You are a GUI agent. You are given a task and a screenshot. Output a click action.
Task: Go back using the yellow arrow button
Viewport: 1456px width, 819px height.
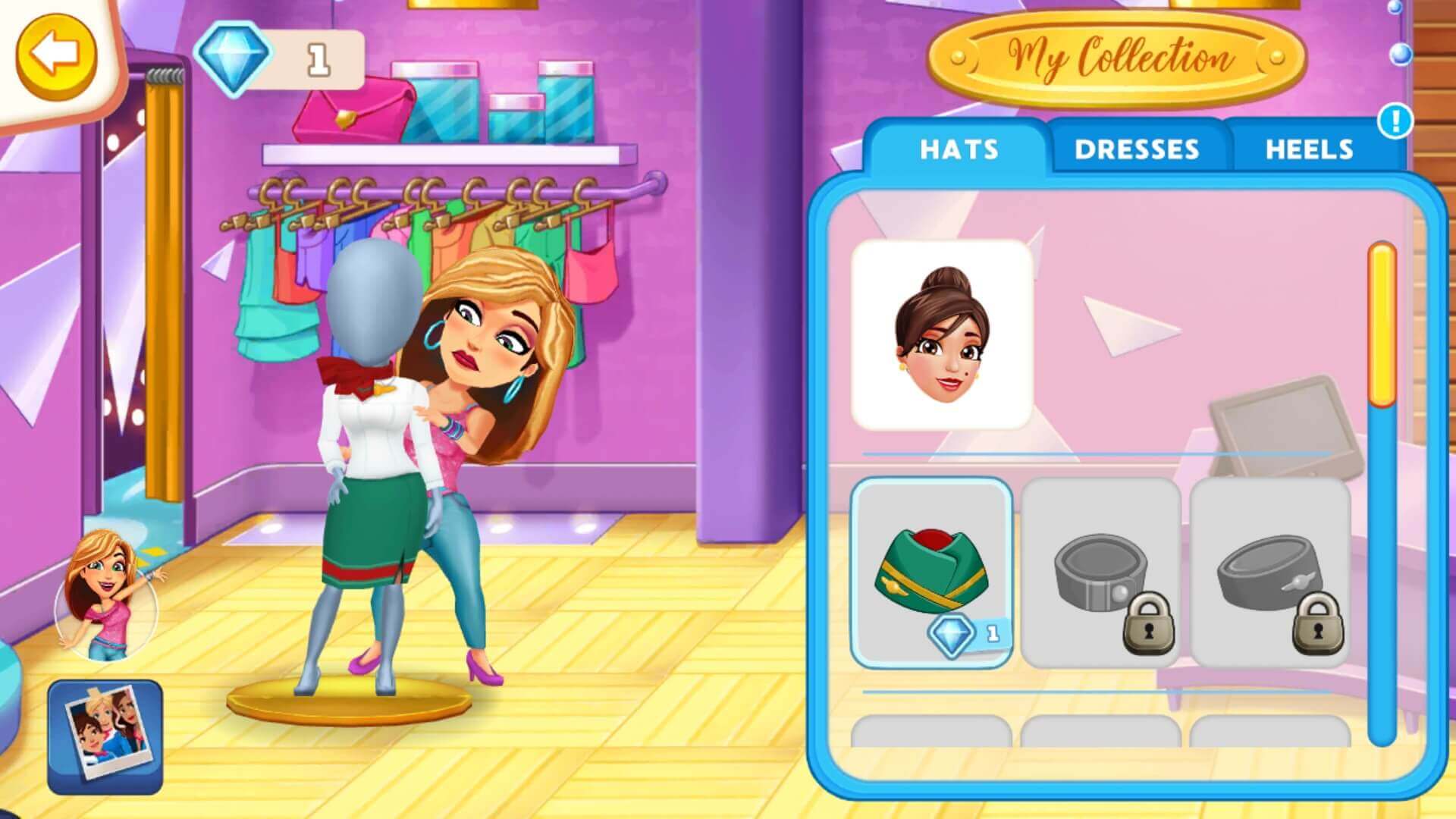[57, 55]
